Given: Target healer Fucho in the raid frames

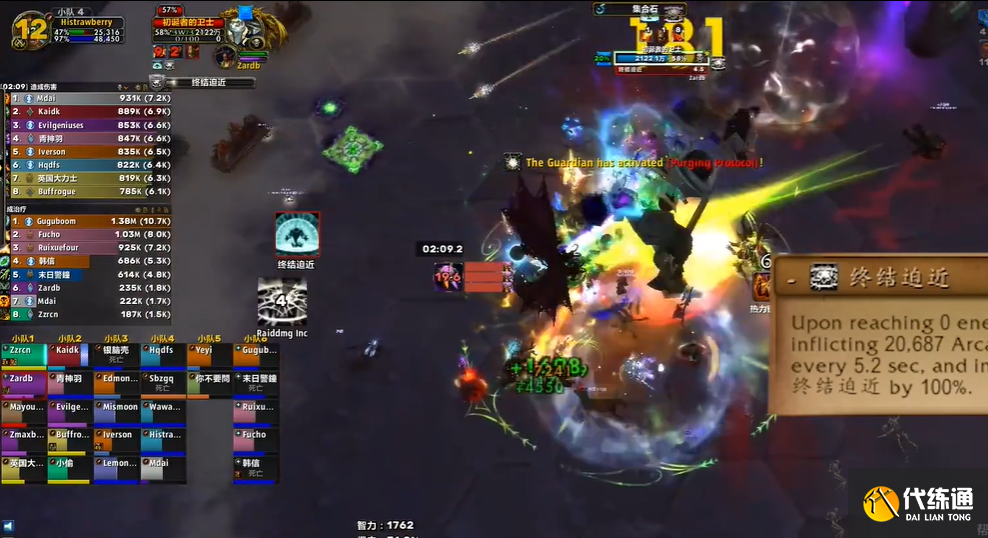Looking at the screenshot, I should (x=255, y=441).
